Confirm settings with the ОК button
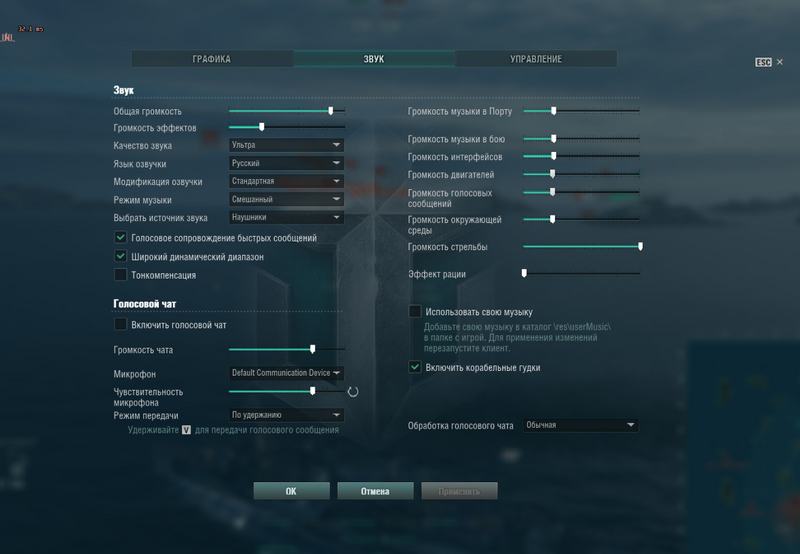800x554 pixels. tap(291, 491)
